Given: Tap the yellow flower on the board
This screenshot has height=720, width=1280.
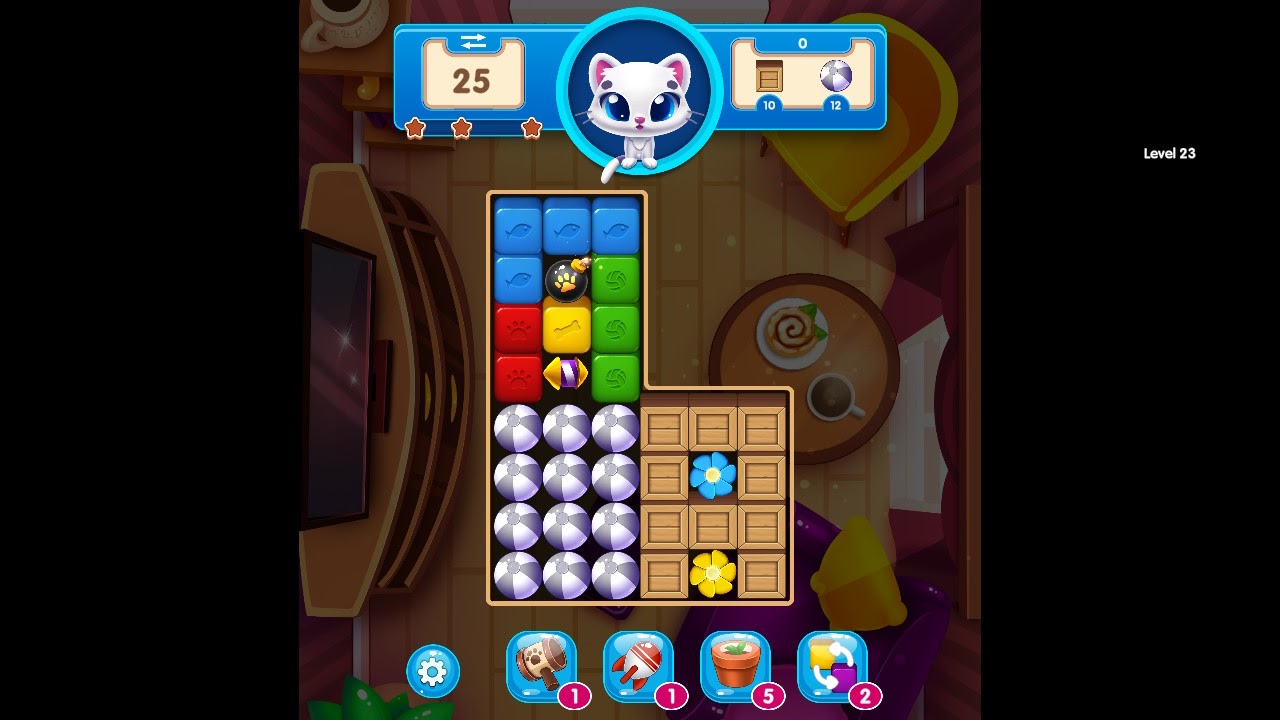Looking at the screenshot, I should (710, 573).
